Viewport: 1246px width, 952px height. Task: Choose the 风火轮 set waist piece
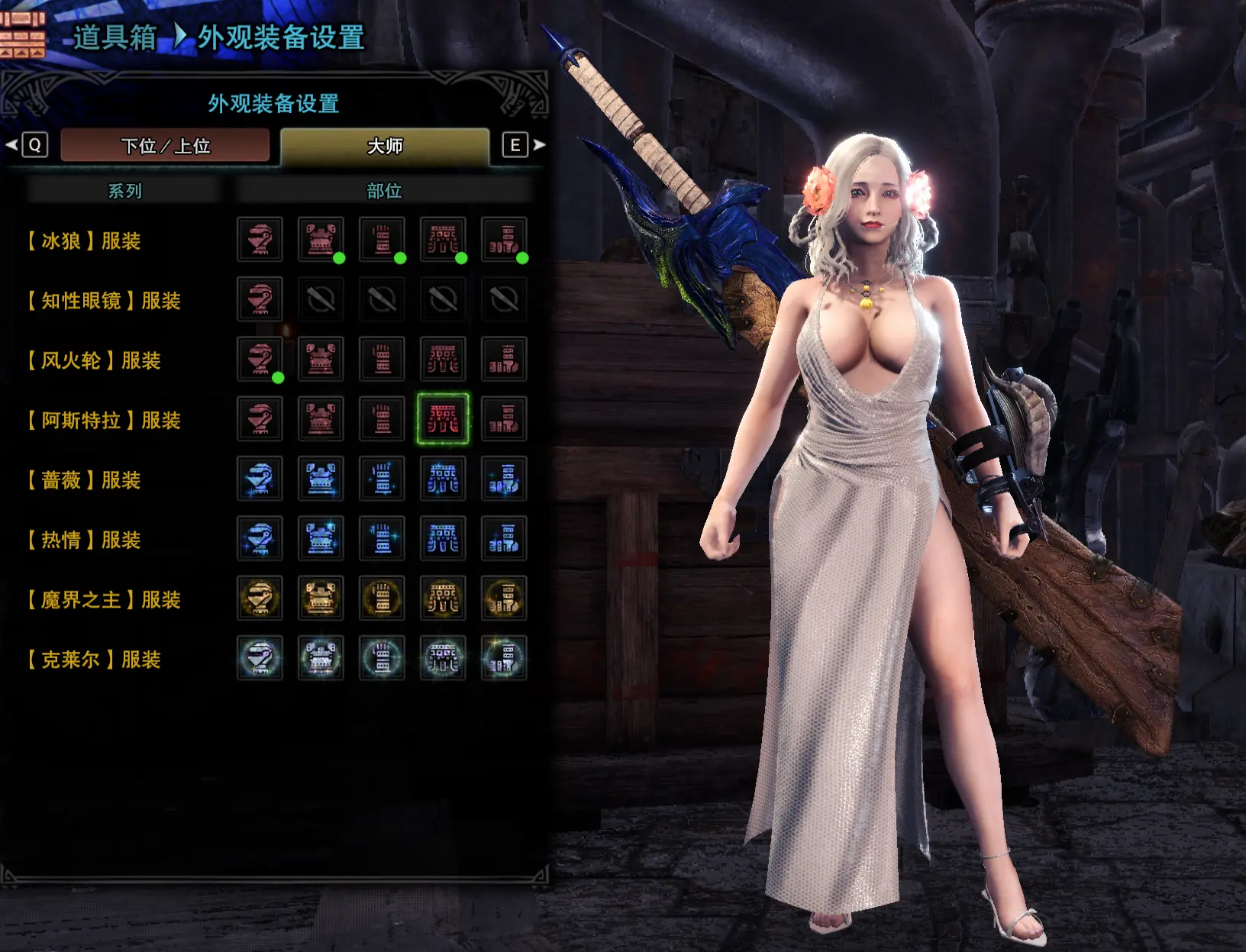[x=443, y=359]
